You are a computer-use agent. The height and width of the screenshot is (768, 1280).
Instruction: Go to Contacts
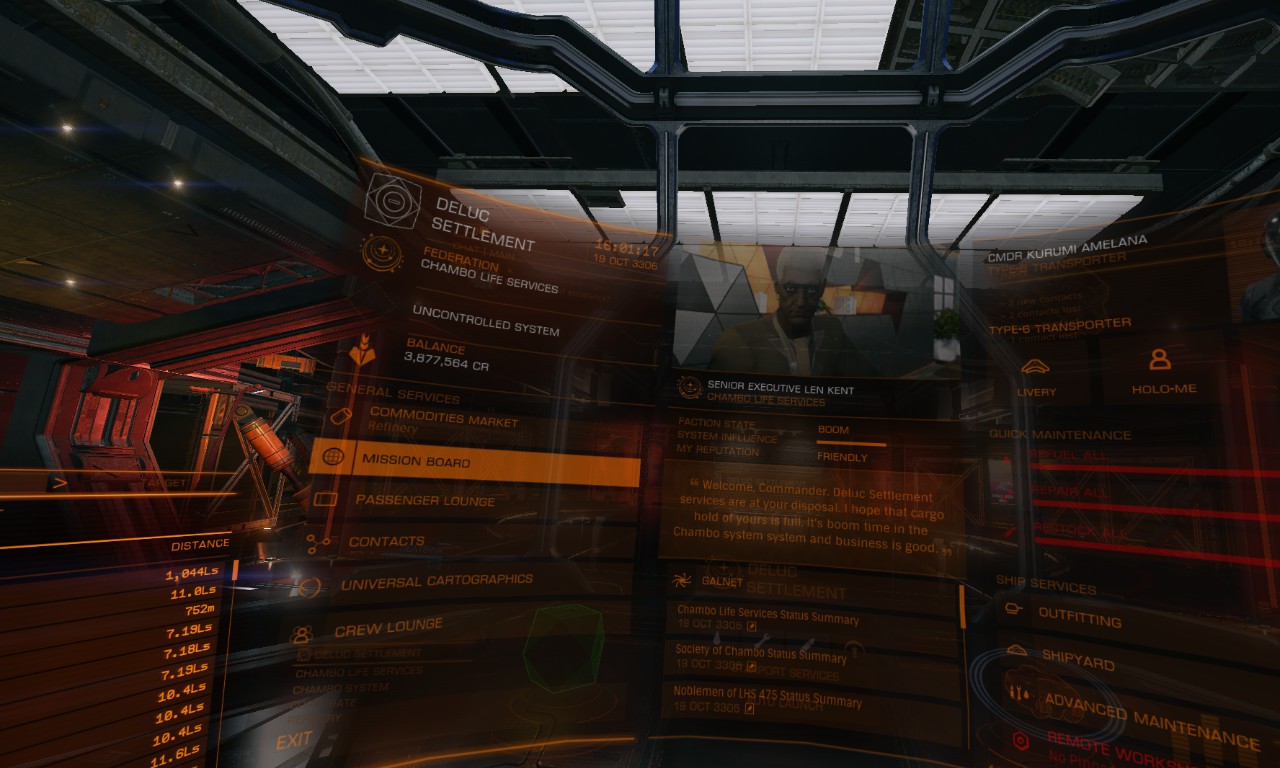click(386, 542)
